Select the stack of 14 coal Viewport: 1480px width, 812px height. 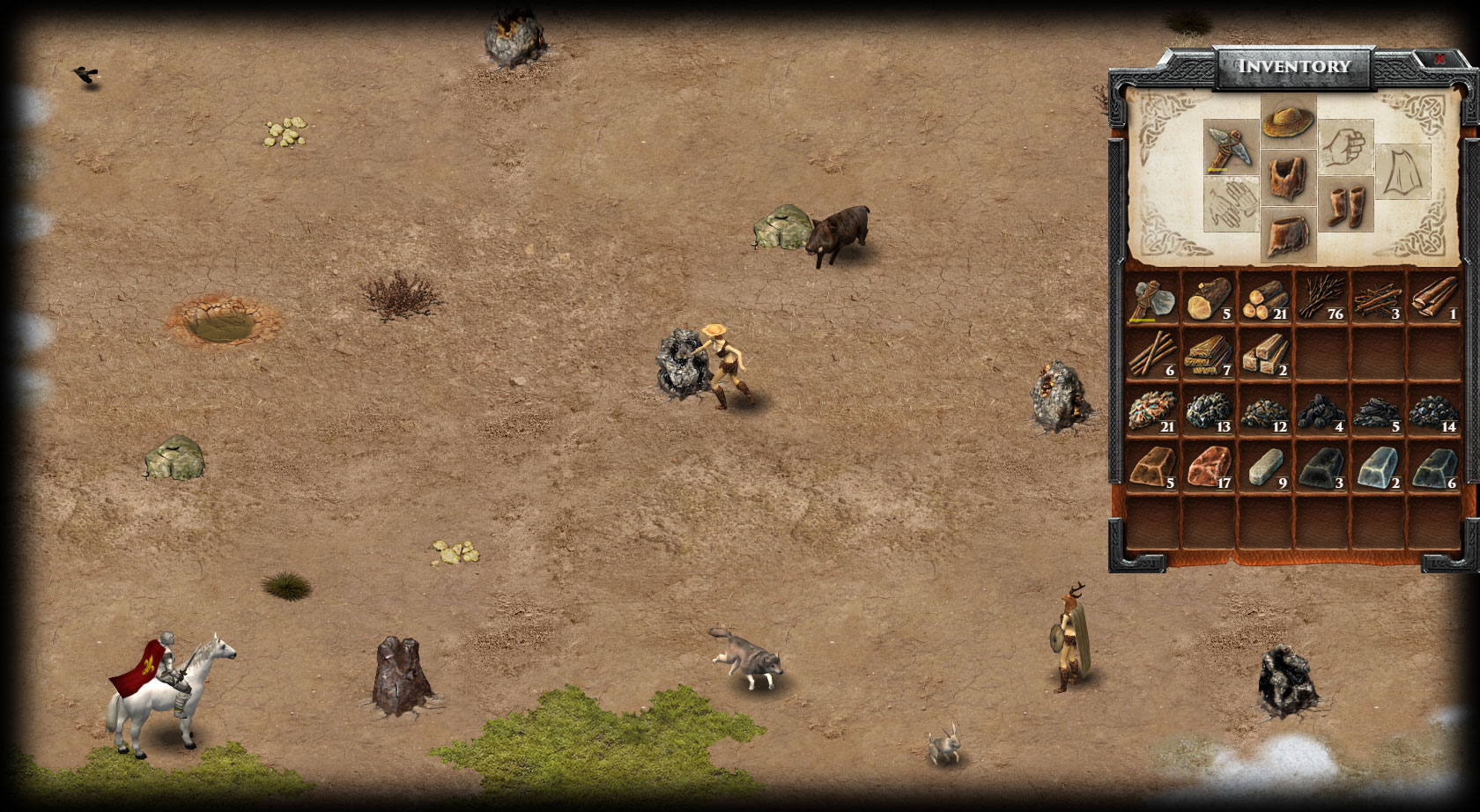click(1434, 411)
